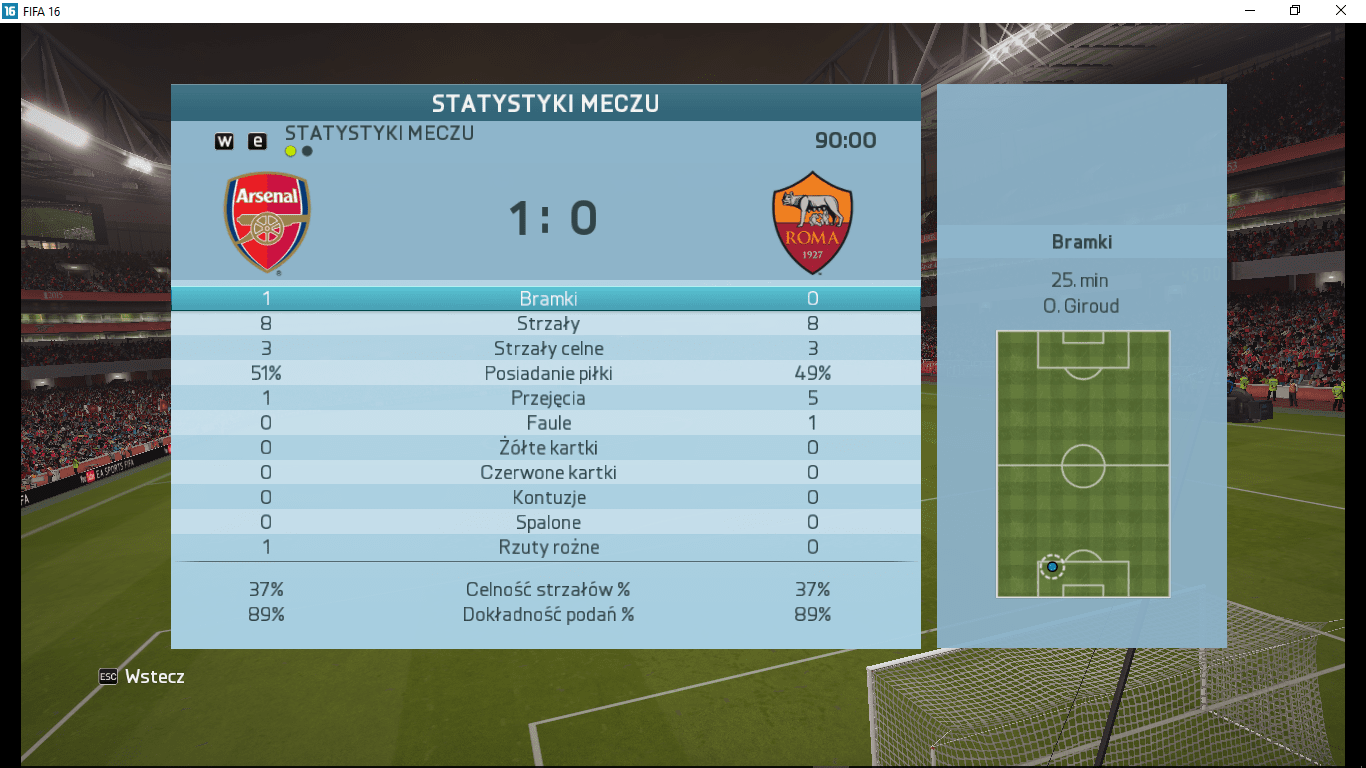
Task: Select the Przejęcia stats row
Action: [547, 399]
